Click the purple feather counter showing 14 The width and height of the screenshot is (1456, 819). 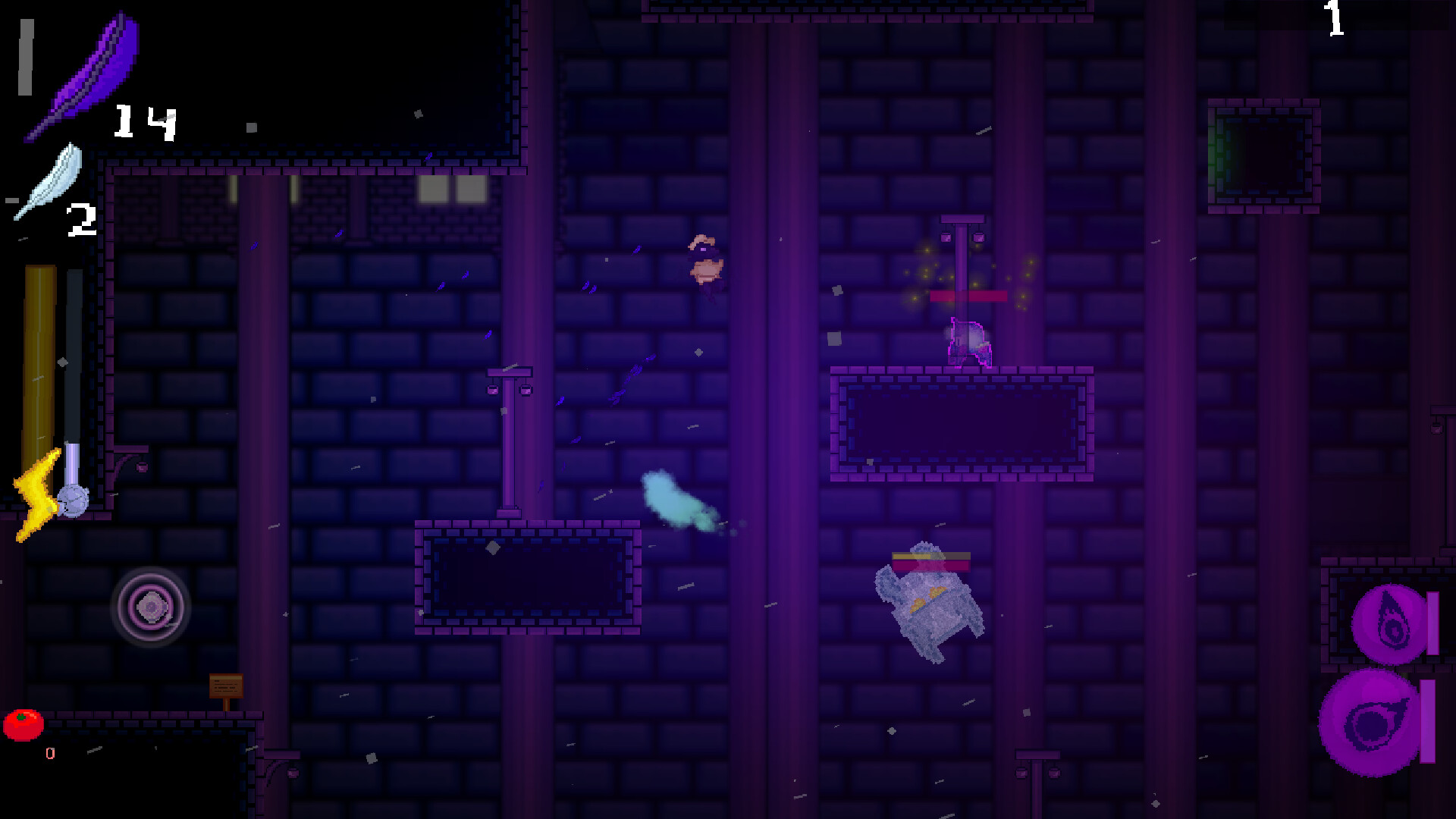pyautogui.click(x=144, y=121)
